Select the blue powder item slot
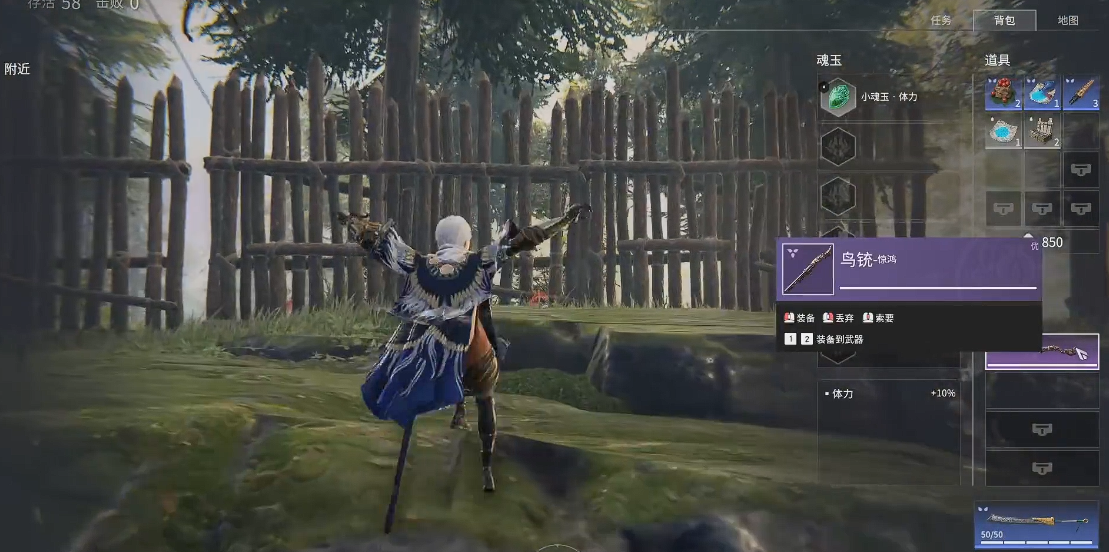This screenshot has height=552, width=1109. pyautogui.click(x=1002, y=131)
